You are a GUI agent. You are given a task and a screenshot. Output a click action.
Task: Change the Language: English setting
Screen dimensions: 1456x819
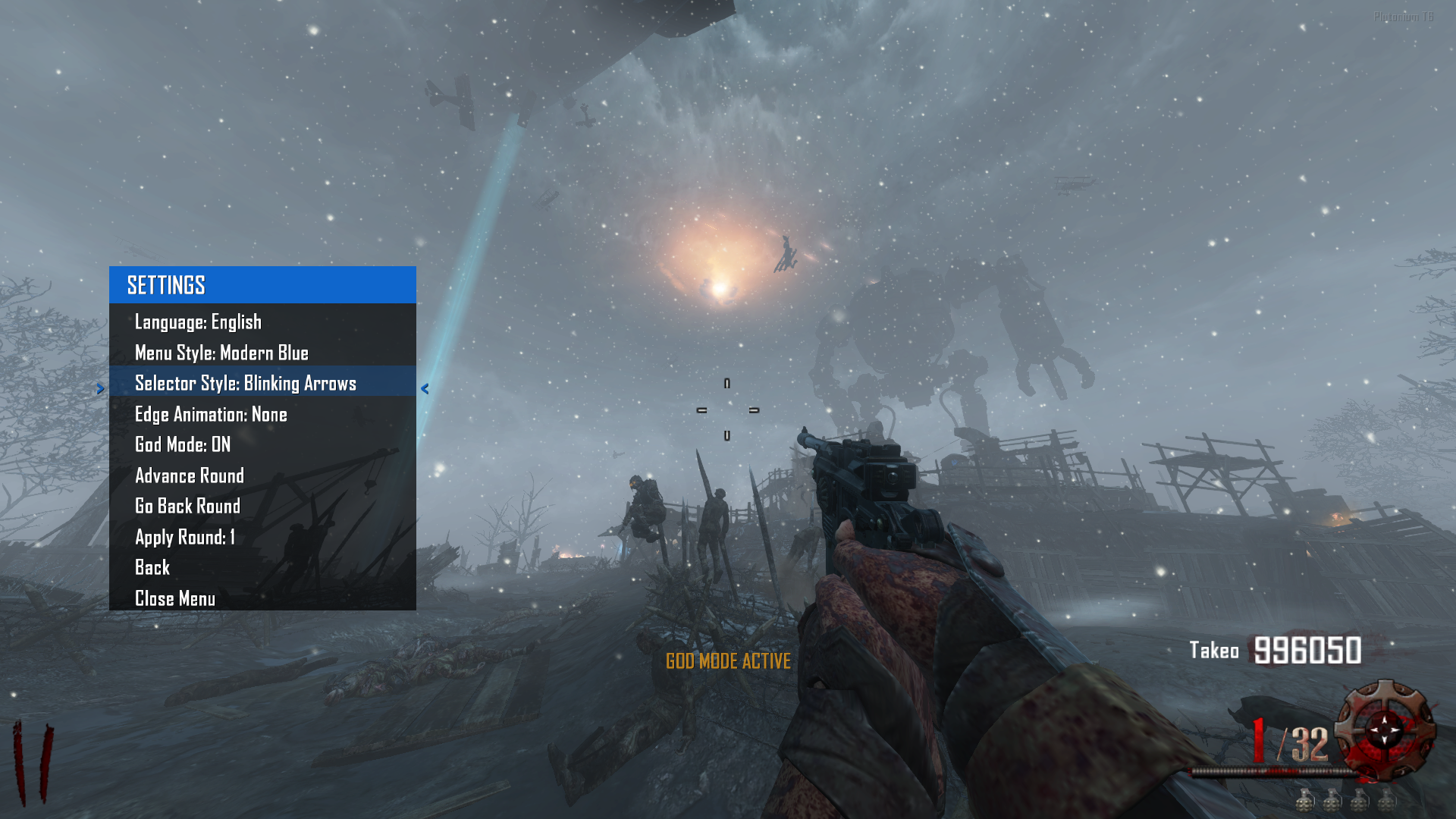198,322
